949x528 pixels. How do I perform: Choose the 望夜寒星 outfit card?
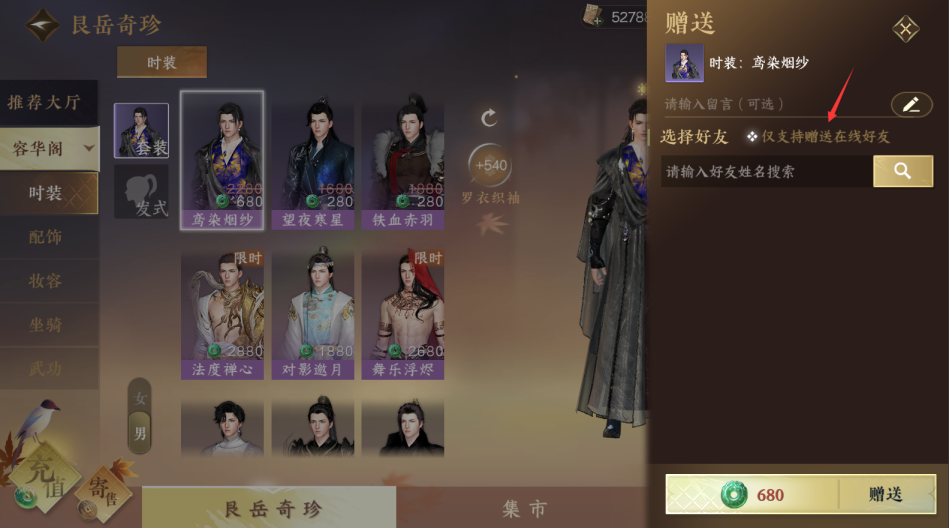[x=313, y=160]
